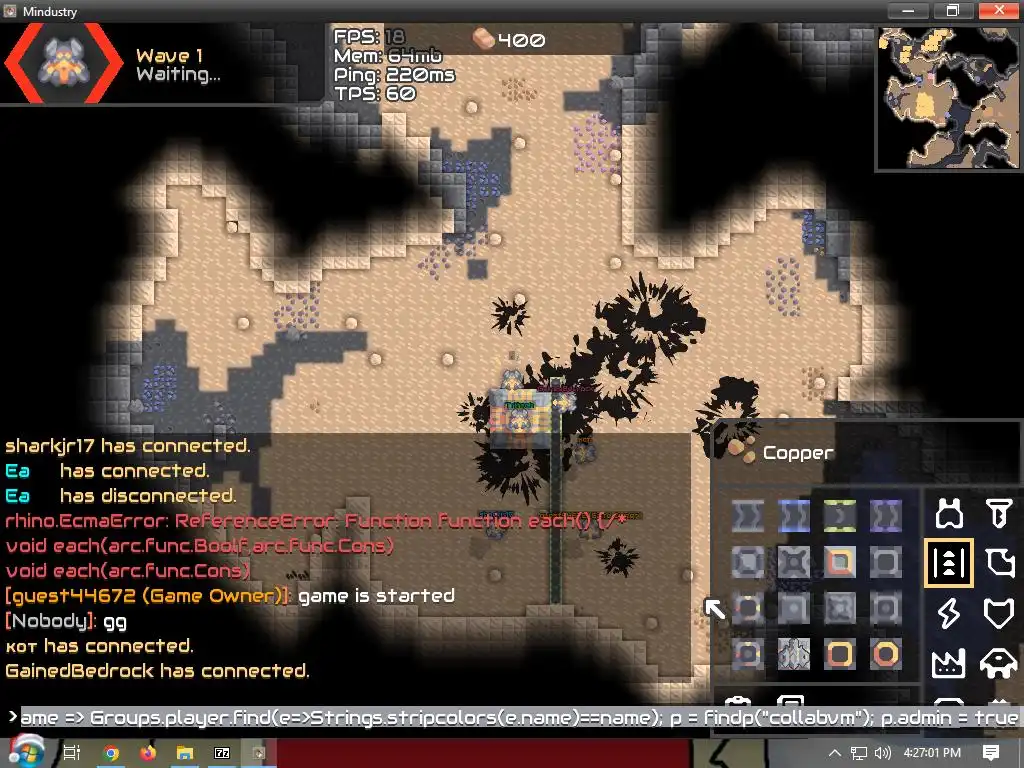Select the payload router with round orange ring
Viewport: 1024px width, 768px height.
885,654
